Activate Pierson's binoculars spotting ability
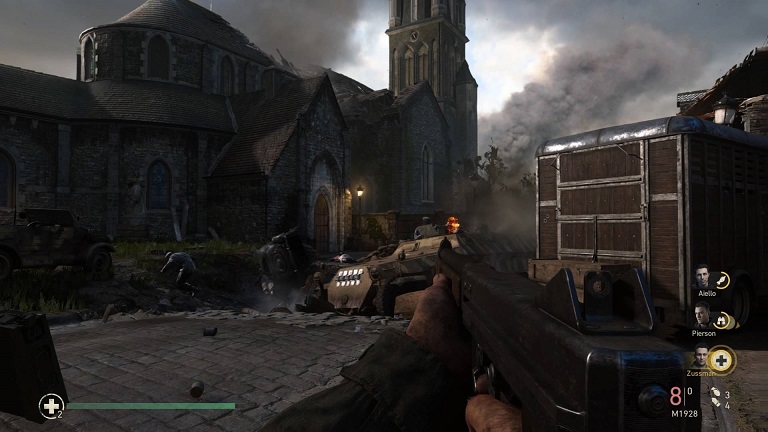768x432 pixels. tap(722, 321)
